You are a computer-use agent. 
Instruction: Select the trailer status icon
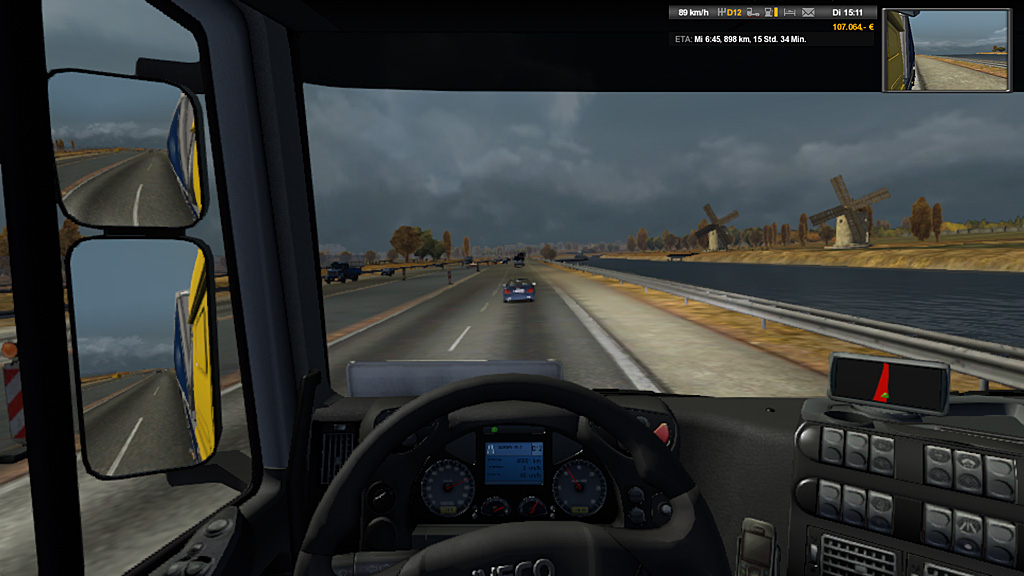755,13
